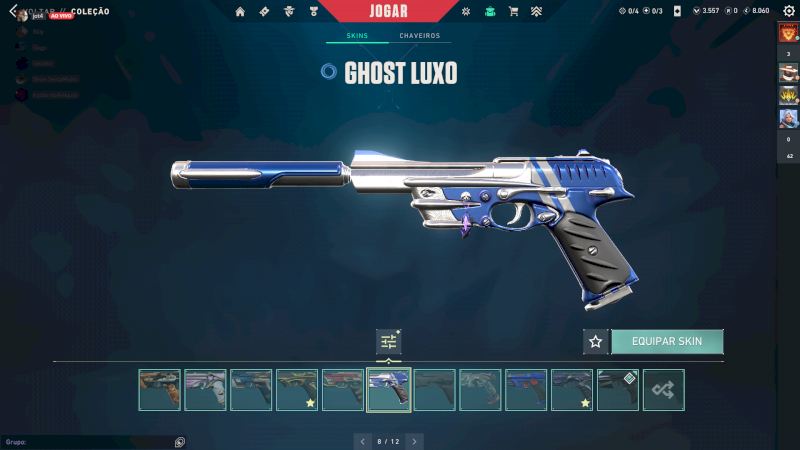Click the lion avatar in the social sidebar
The width and height of the screenshot is (800, 450).
click(x=788, y=32)
